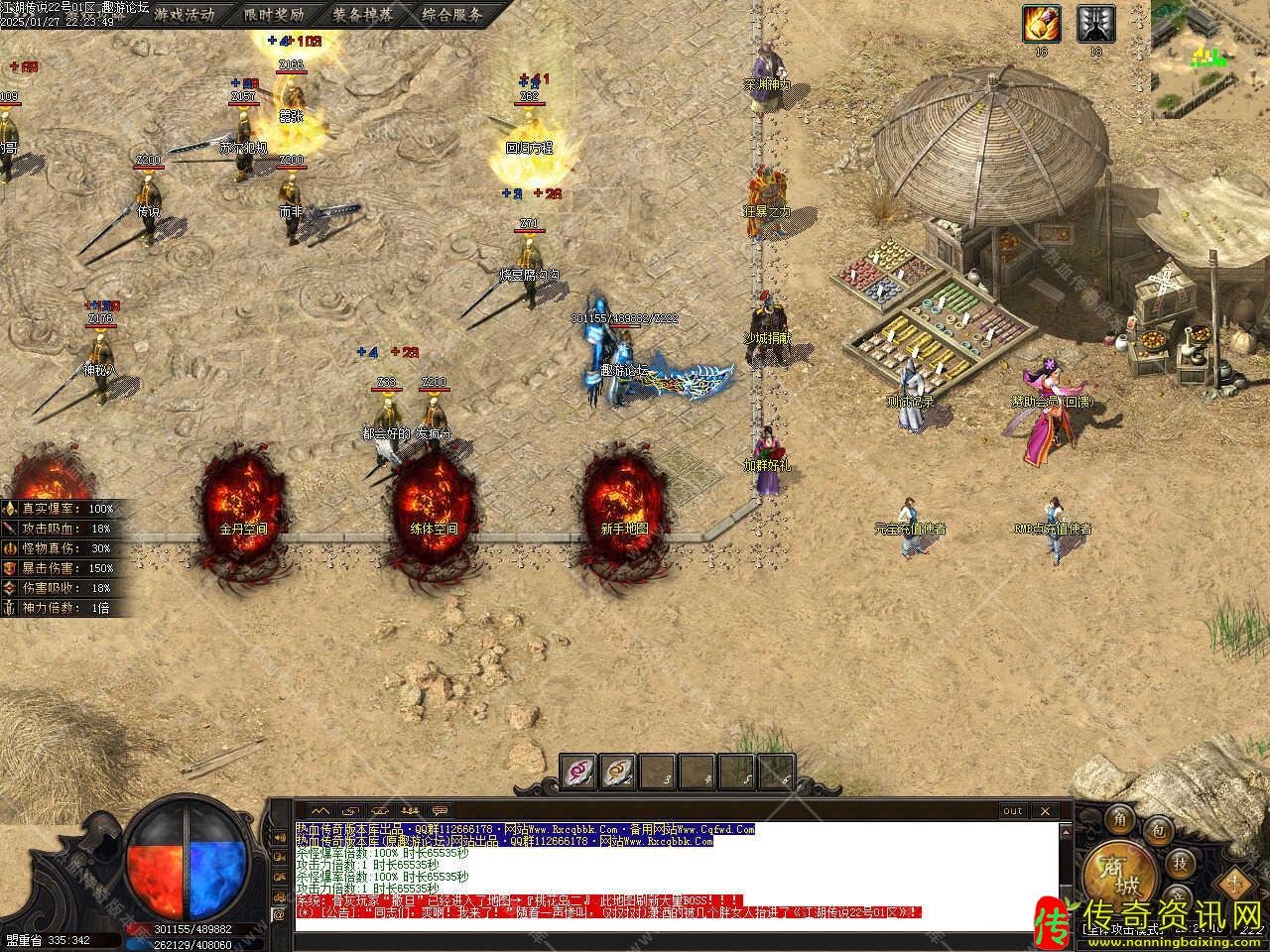Click the speech bubble chat toolbar icon
This screenshot has width=1270, height=952.
coord(440,810)
